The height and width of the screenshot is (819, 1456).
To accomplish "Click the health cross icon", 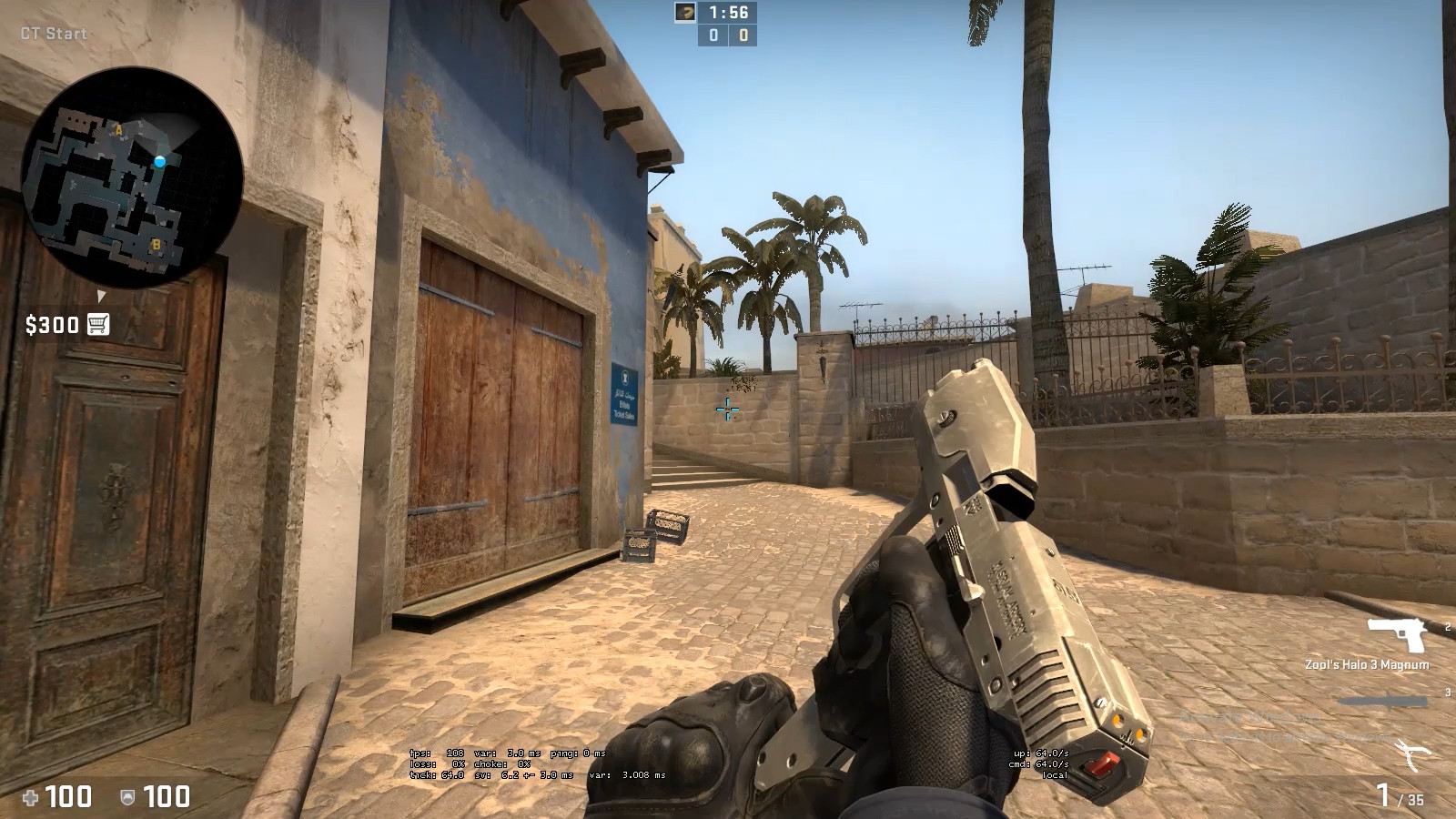I will click(33, 798).
